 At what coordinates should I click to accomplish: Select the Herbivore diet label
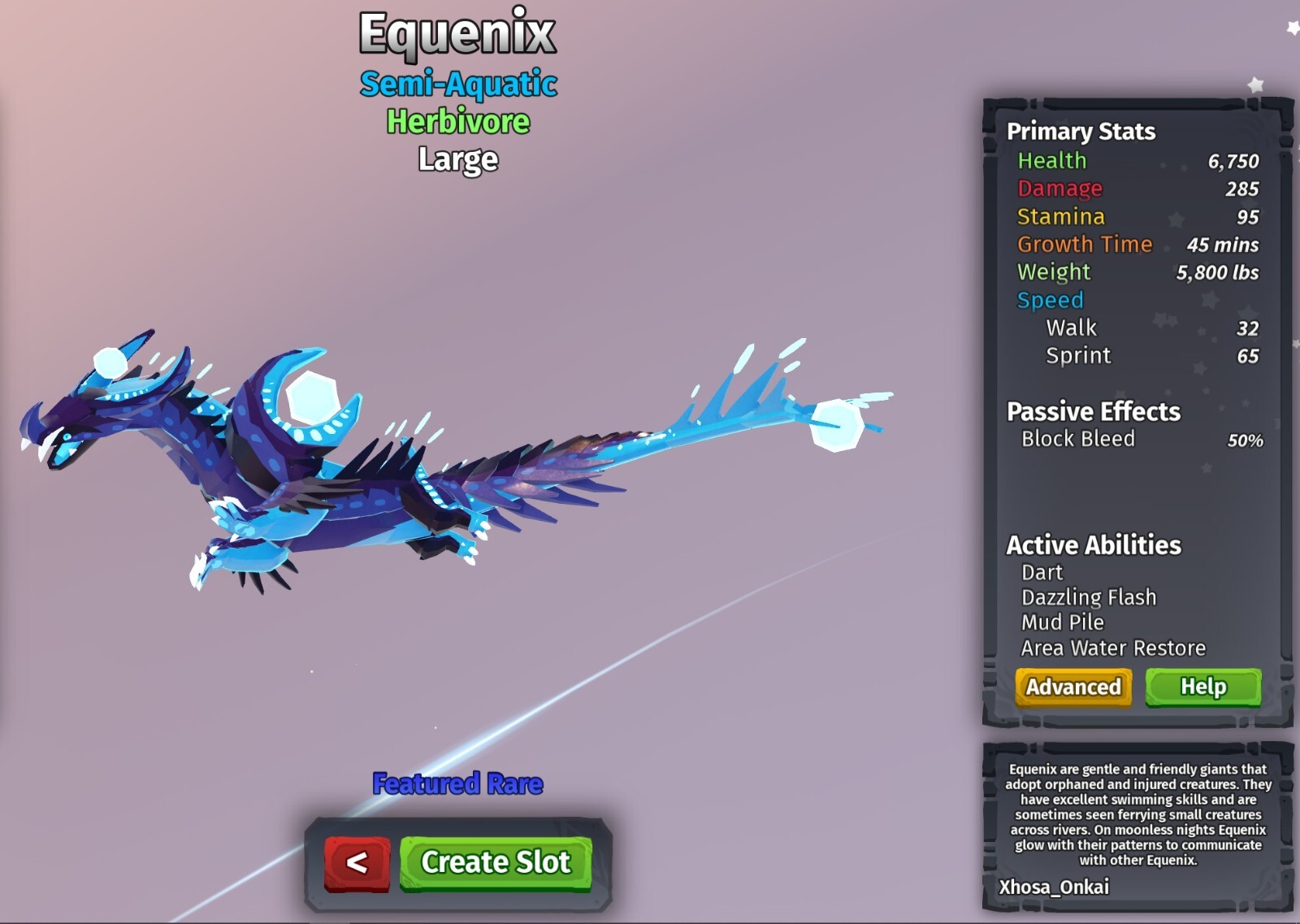point(457,124)
